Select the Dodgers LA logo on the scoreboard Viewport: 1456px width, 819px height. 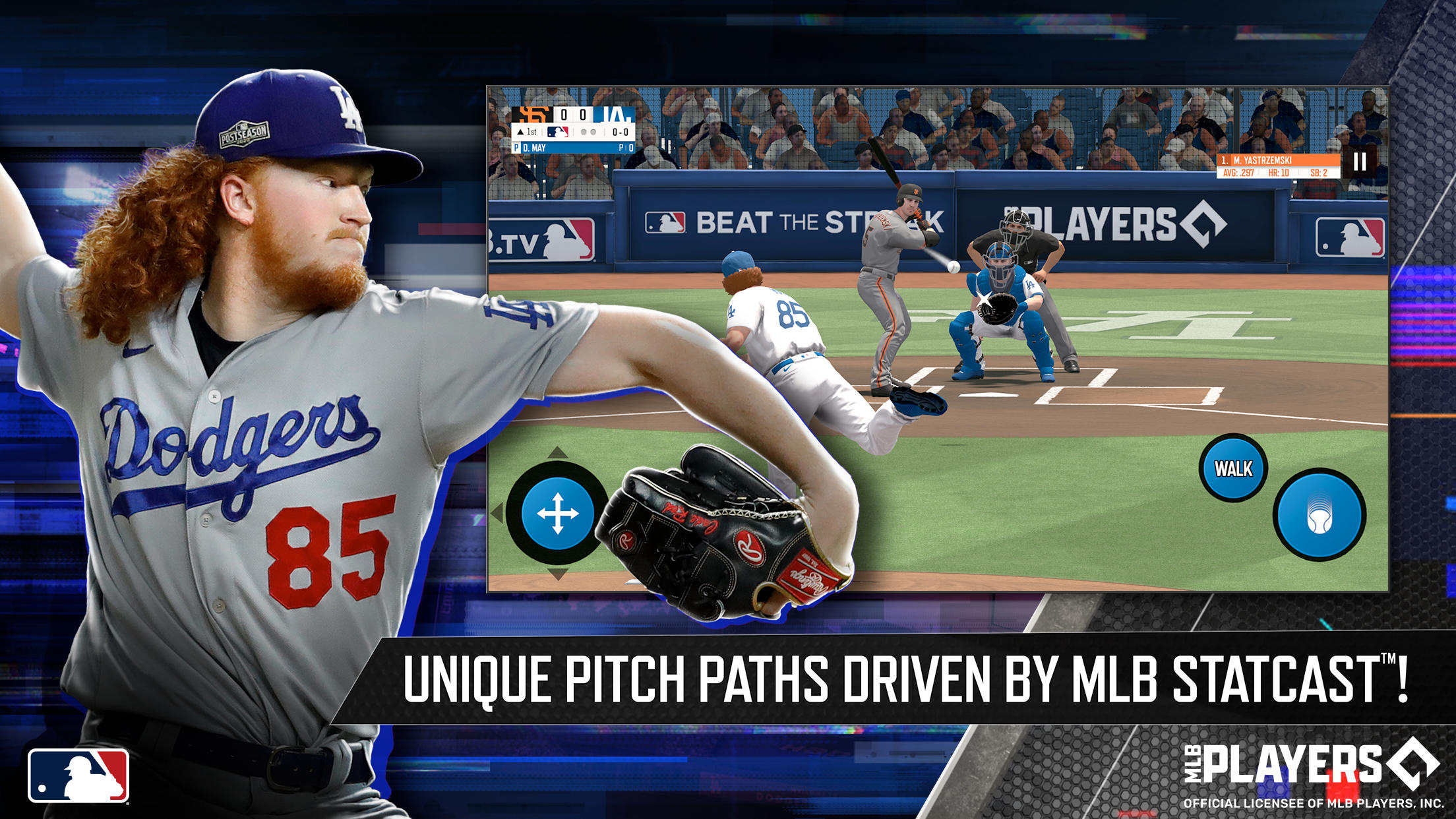[616, 115]
